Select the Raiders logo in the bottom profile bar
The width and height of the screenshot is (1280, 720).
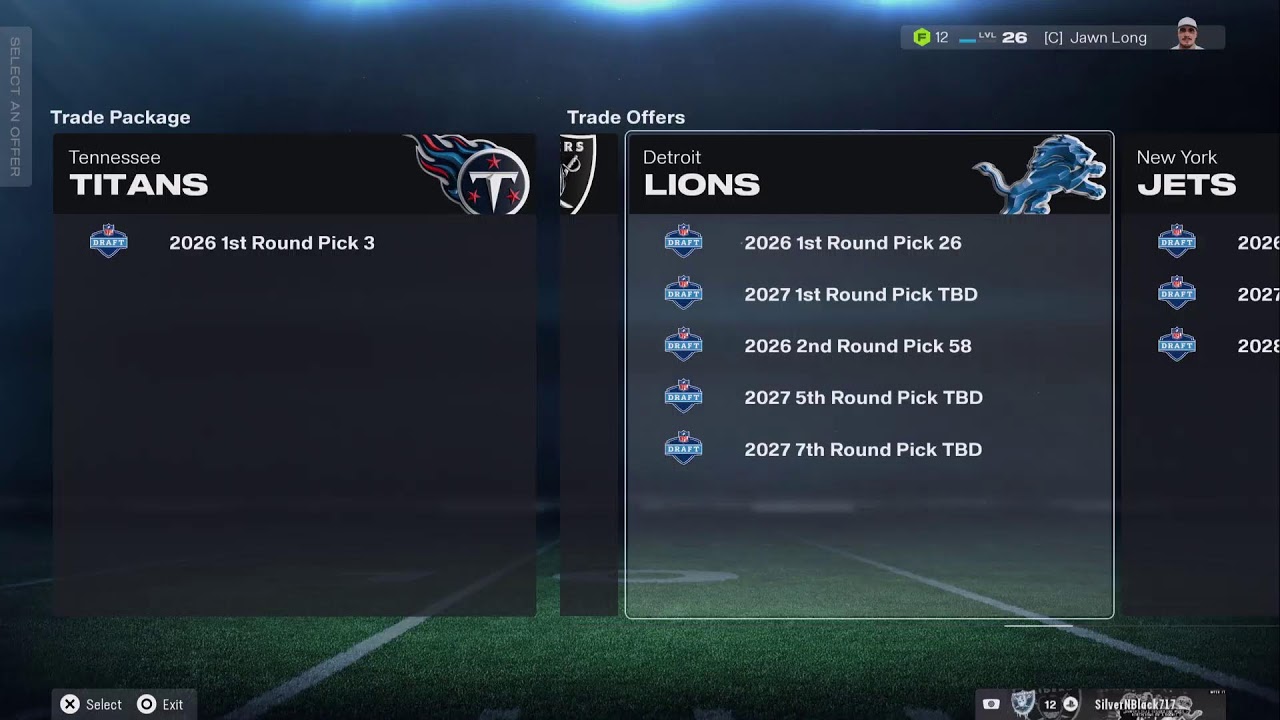1021,704
